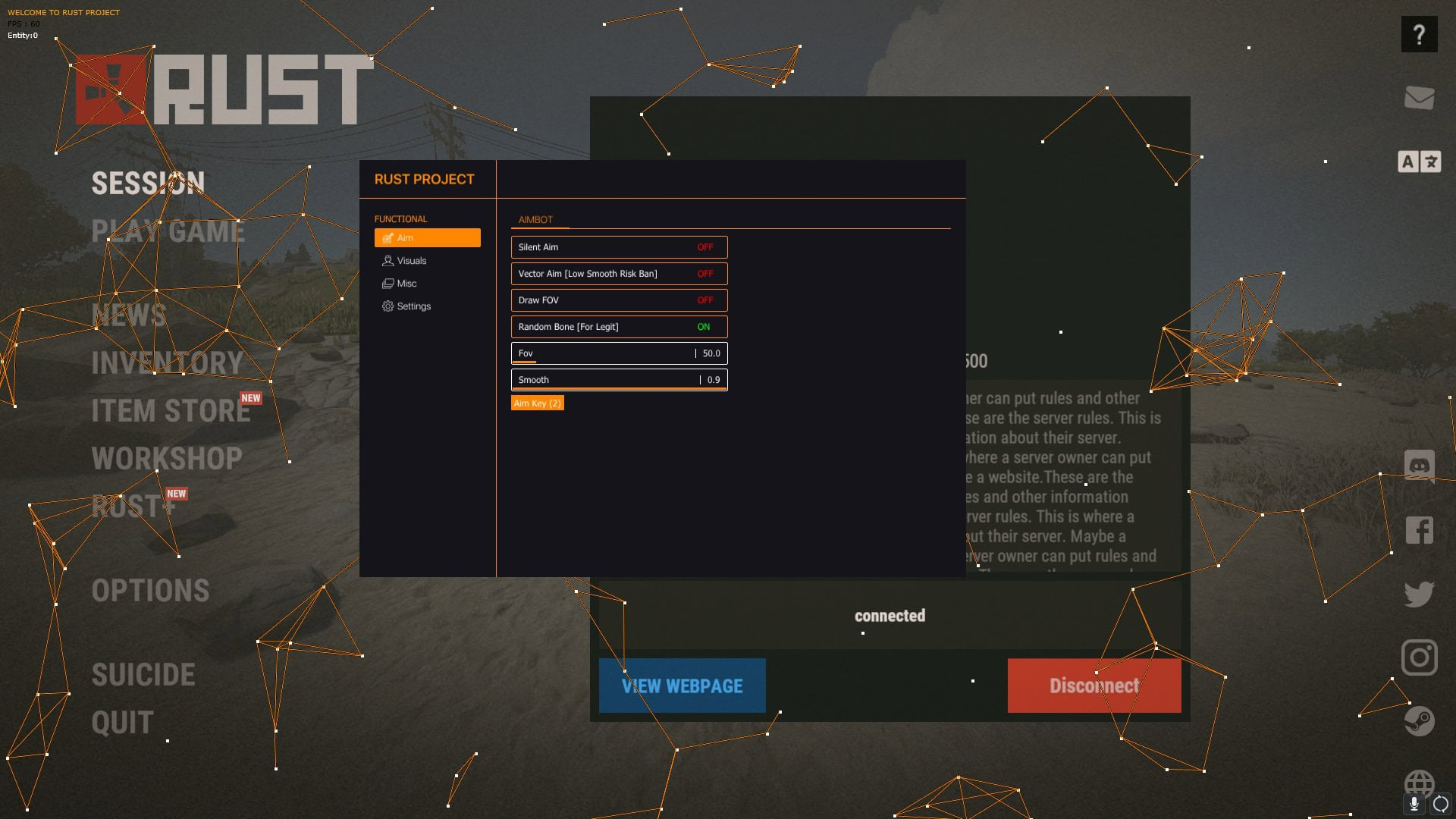Click View Webpage button
This screenshot has height=819, width=1456.
click(682, 686)
